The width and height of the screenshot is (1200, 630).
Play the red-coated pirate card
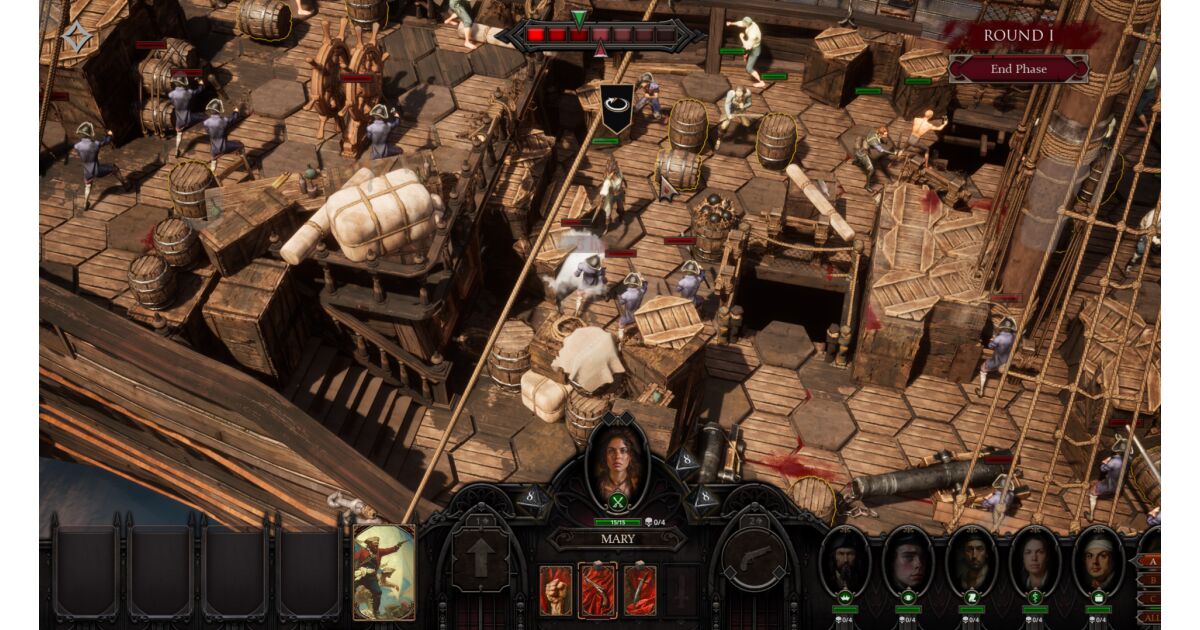(383, 571)
